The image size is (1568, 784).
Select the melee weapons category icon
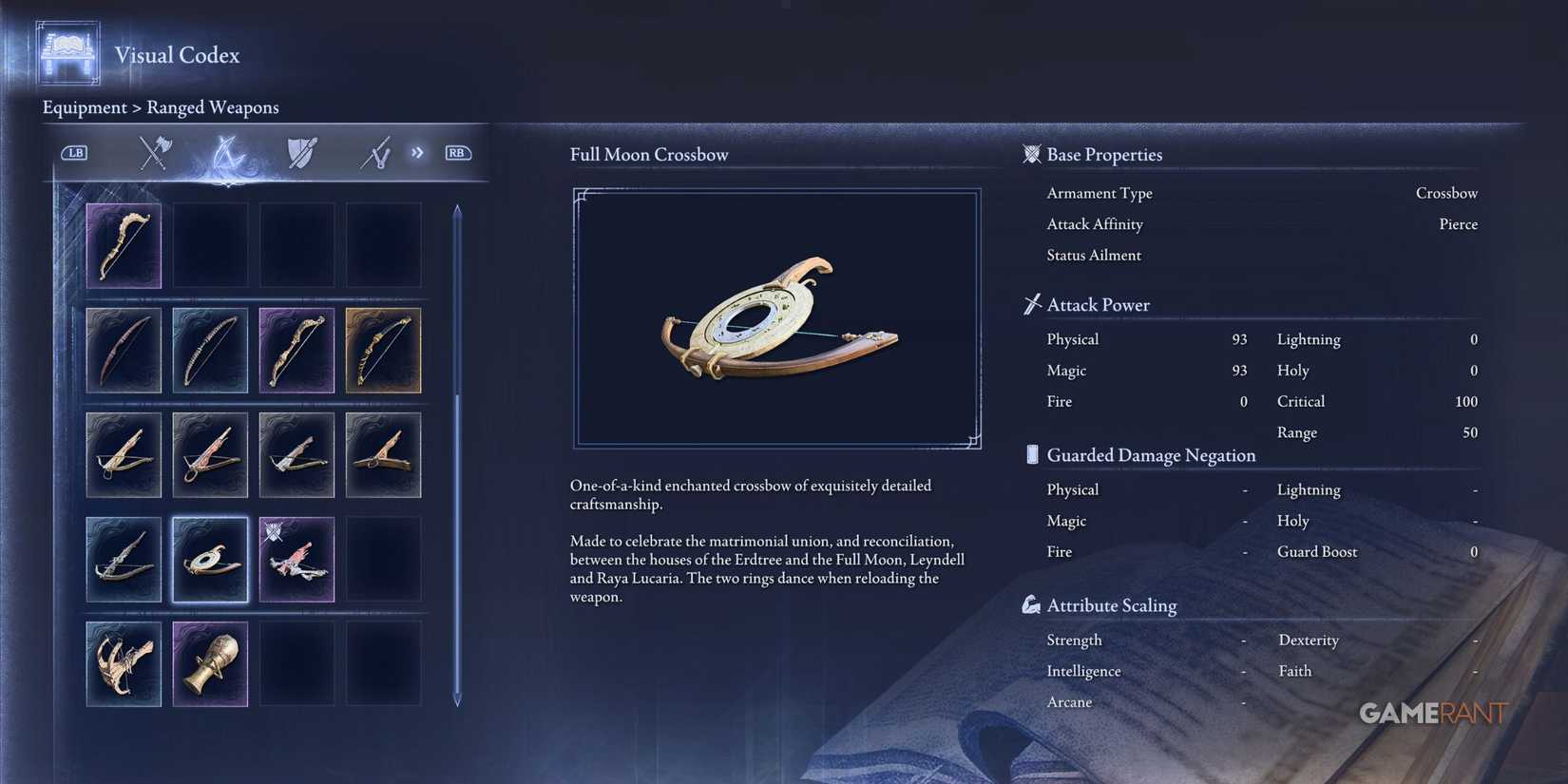click(154, 152)
